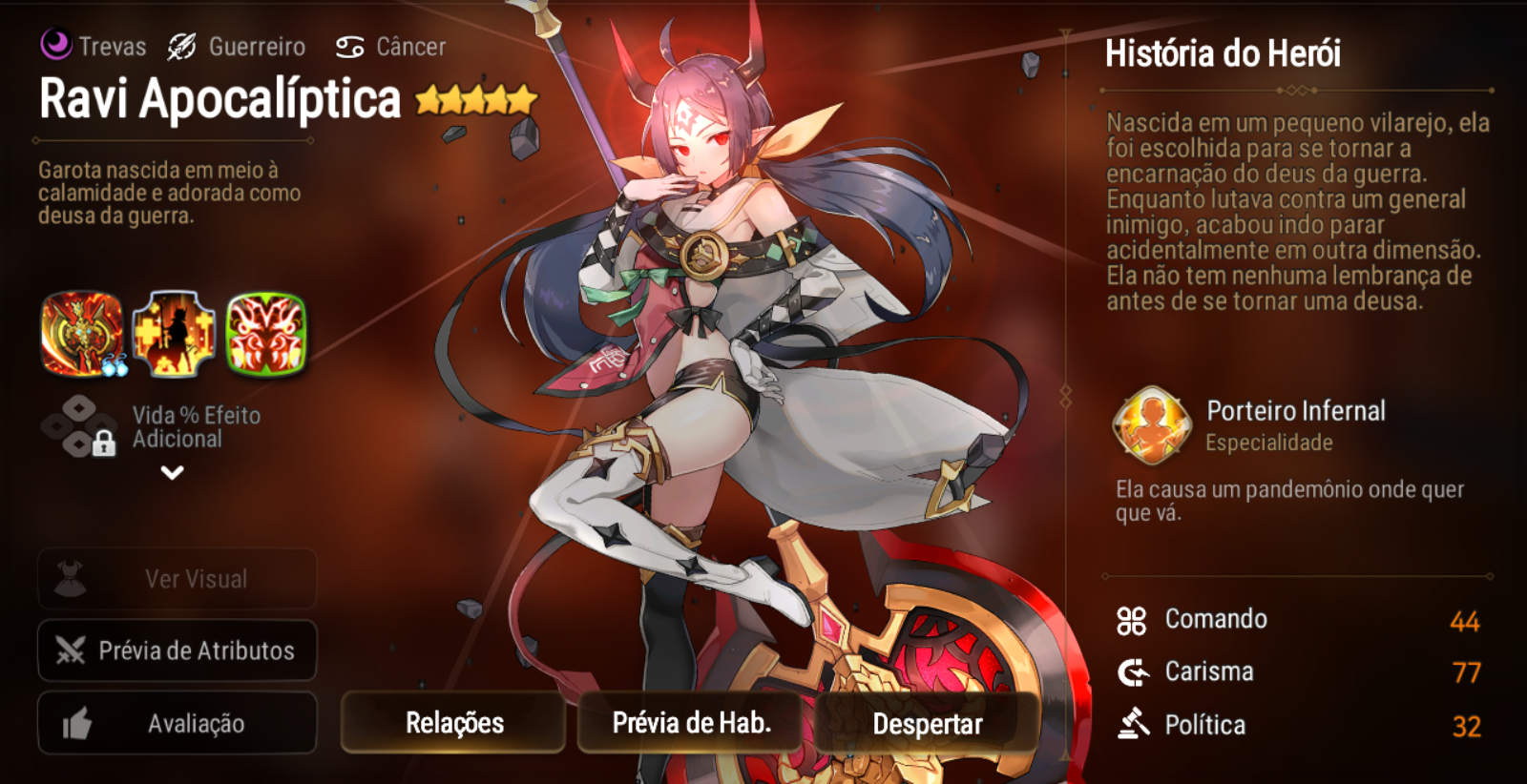Tap the Trevas element icon

(x=56, y=44)
